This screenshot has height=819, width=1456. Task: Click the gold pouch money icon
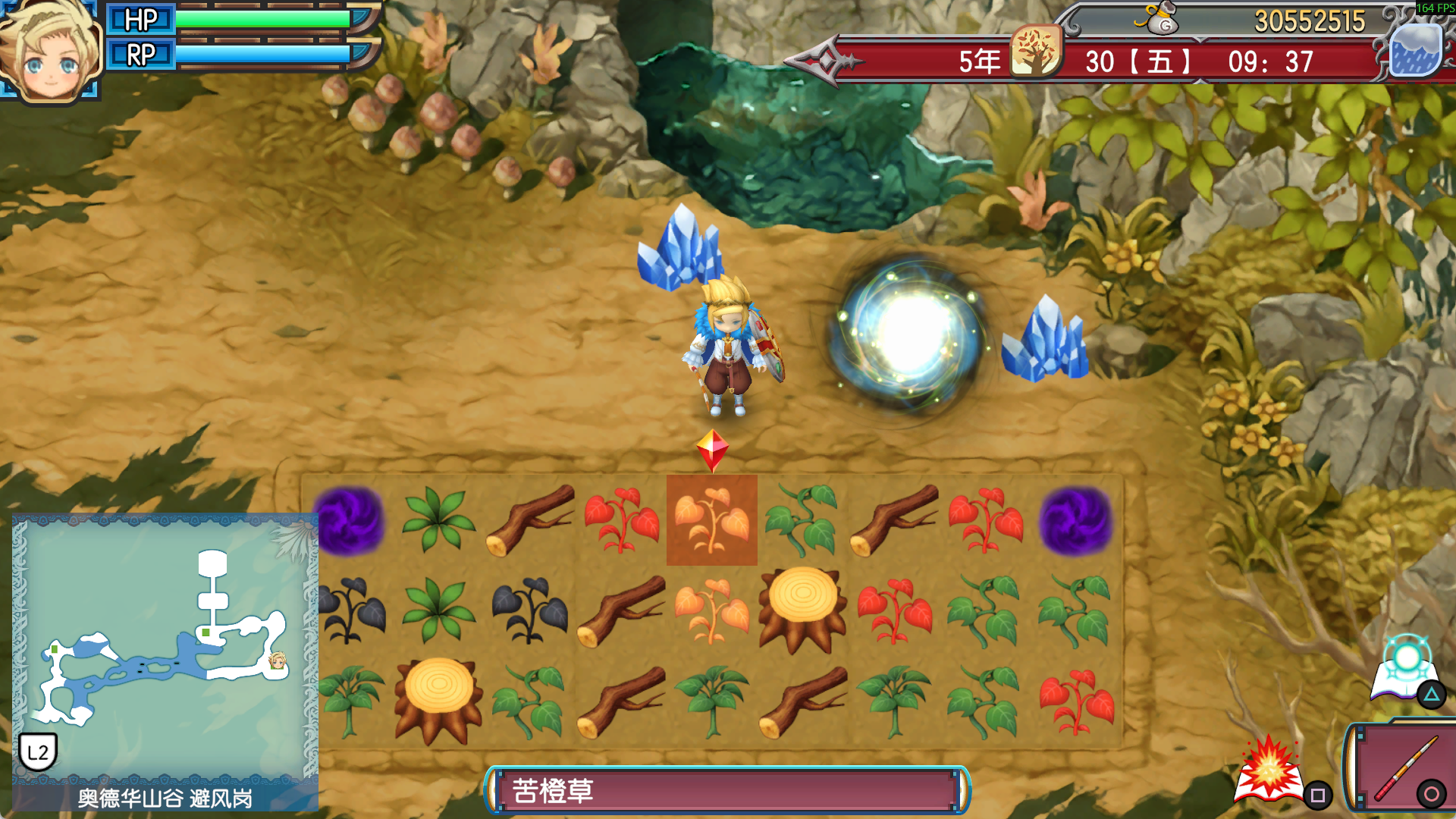pyautogui.click(x=1160, y=18)
